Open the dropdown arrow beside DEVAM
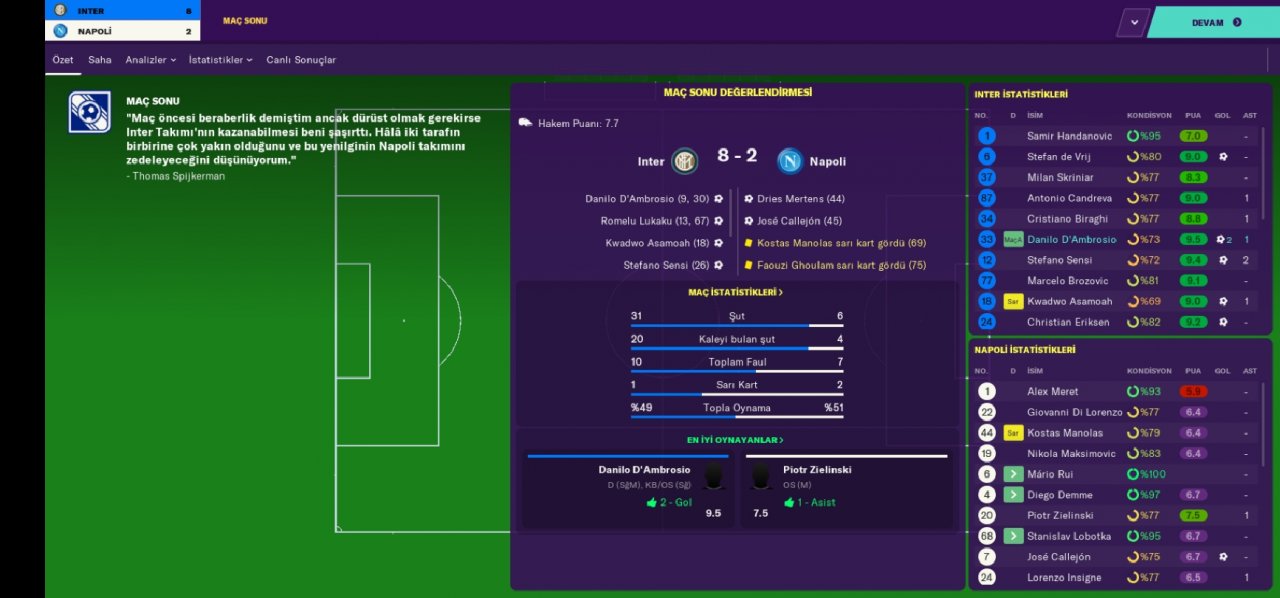Image resolution: width=1280 pixels, height=598 pixels. click(x=1133, y=22)
